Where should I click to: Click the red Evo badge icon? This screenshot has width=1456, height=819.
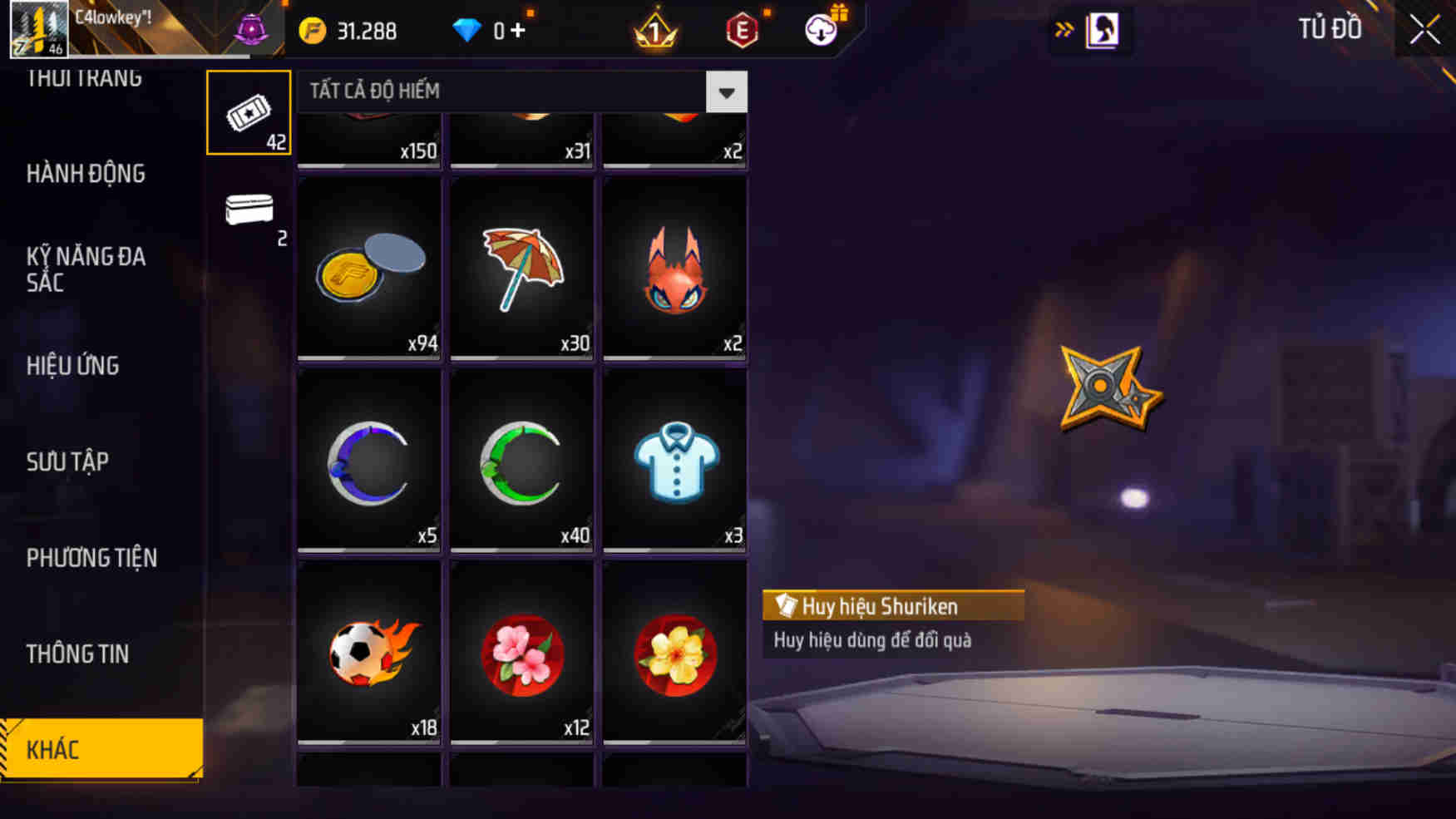pos(743,30)
